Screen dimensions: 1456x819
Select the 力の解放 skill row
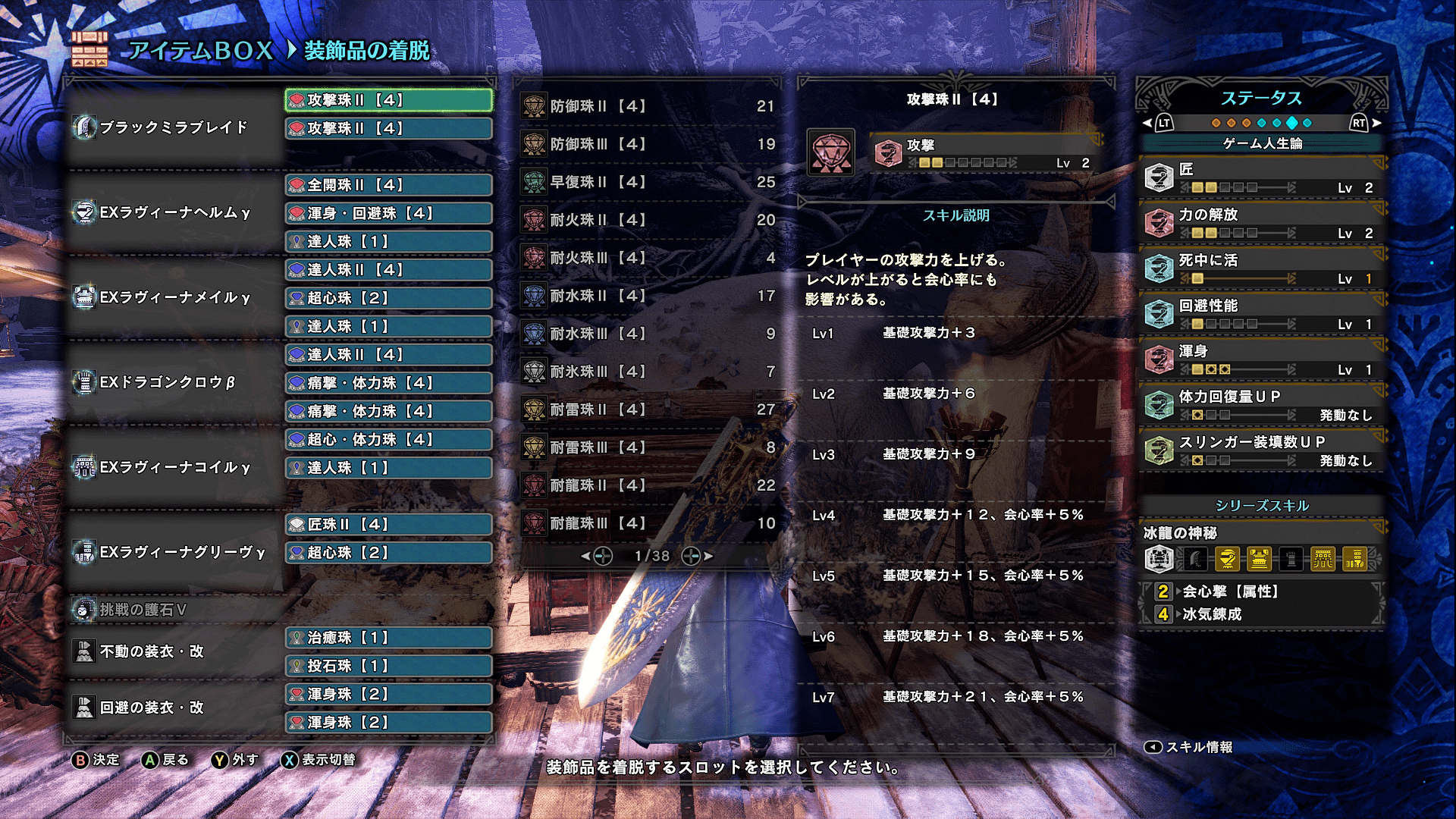(1262, 223)
